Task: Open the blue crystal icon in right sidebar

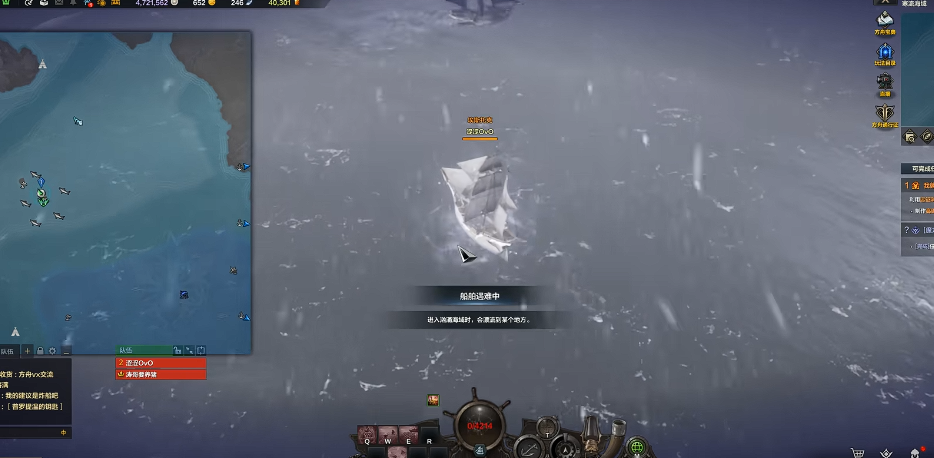Action: click(x=885, y=52)
